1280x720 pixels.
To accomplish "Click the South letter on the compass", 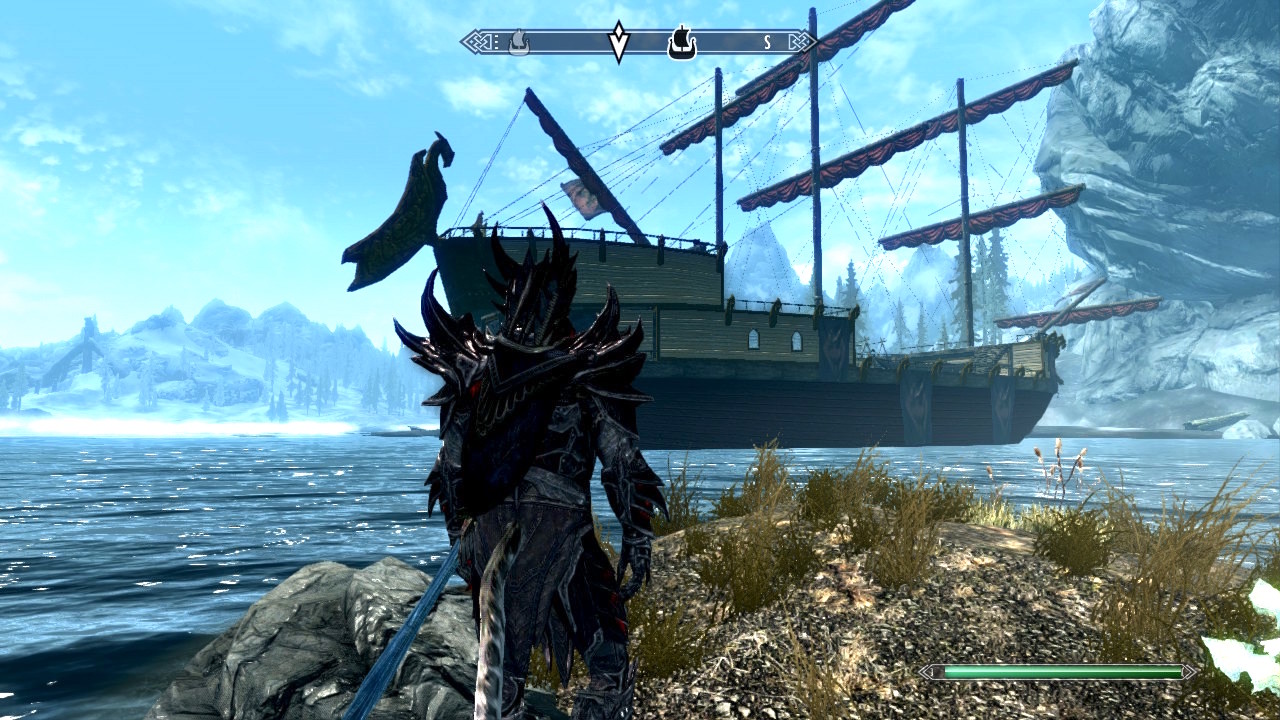I will [767, 42].
